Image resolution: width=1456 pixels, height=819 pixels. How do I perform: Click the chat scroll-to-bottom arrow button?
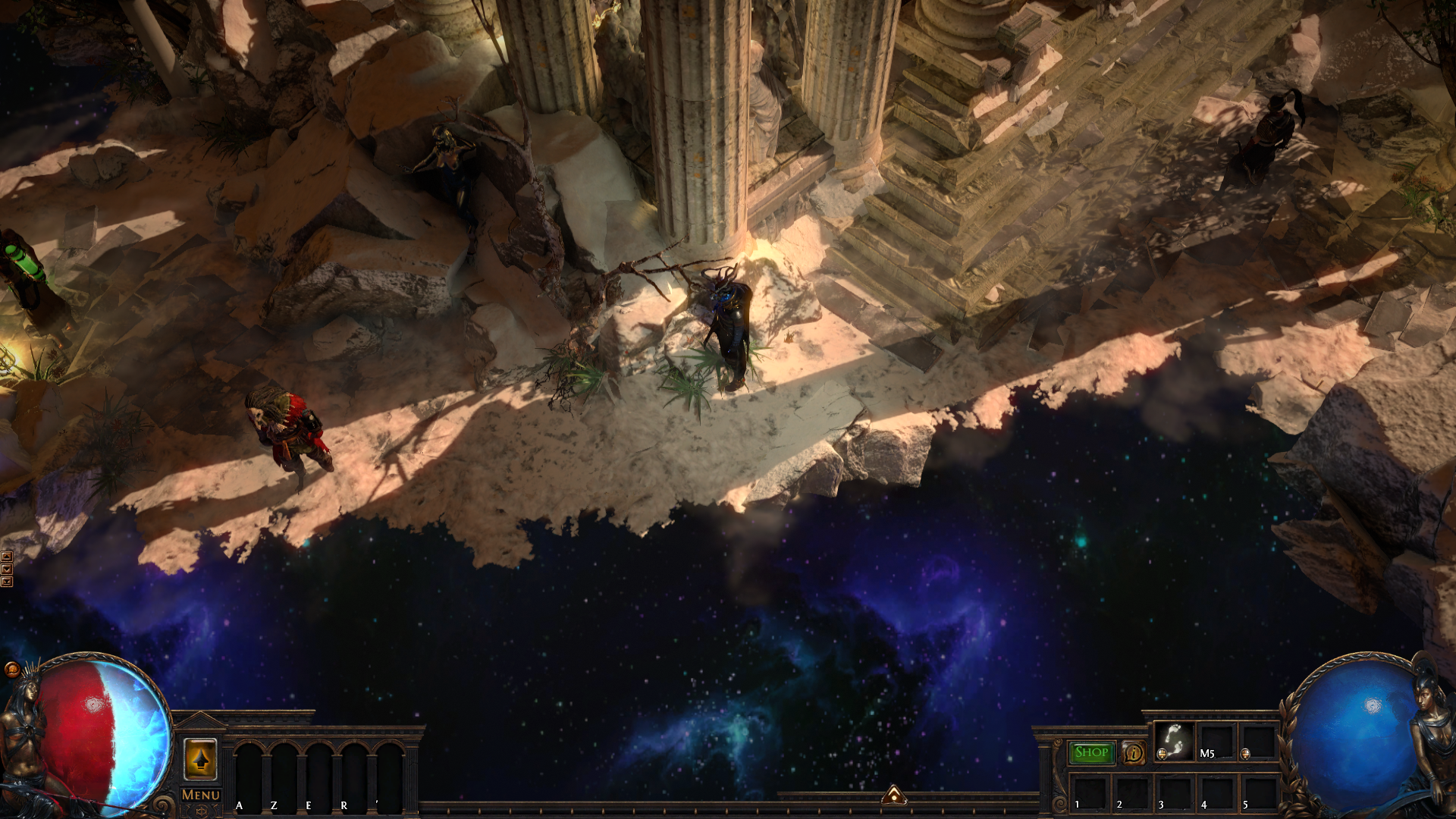pyautogui.click(x=7, y=582)
